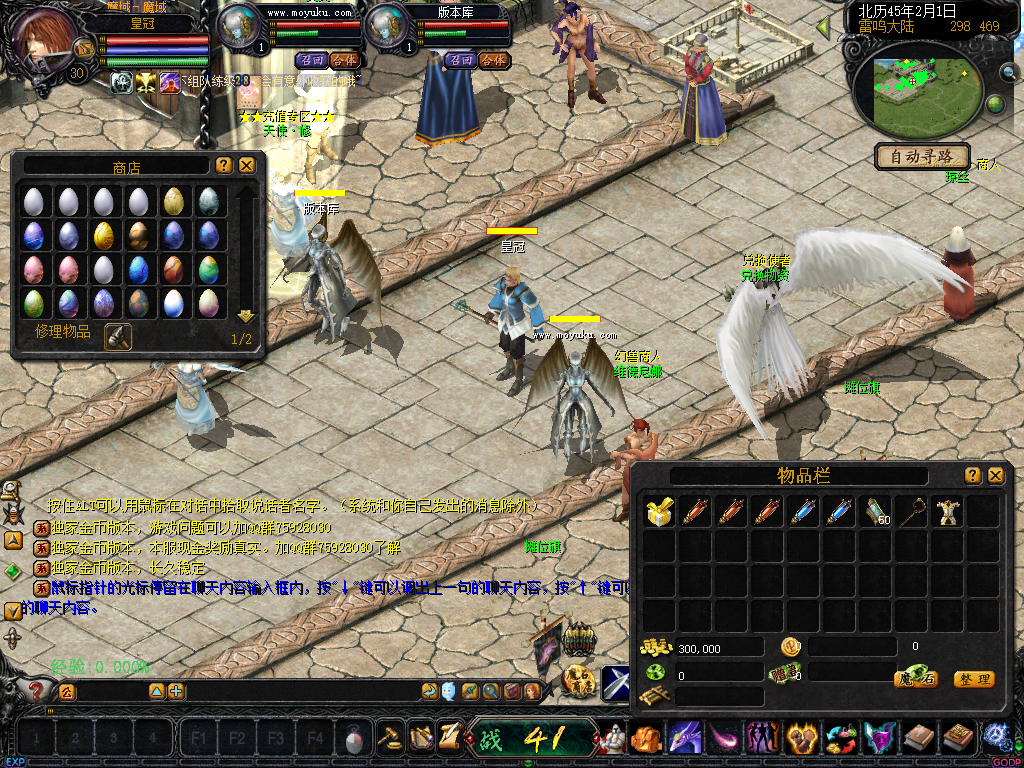Select the yellow gift box in inventory

[659, 512]
